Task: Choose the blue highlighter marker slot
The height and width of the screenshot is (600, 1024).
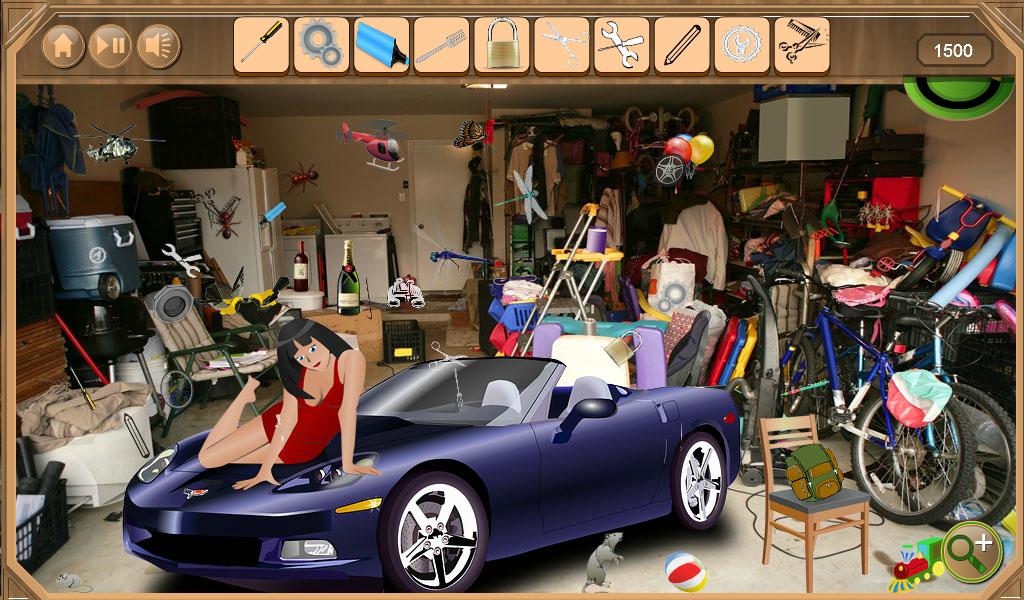Action: (381, 46)
